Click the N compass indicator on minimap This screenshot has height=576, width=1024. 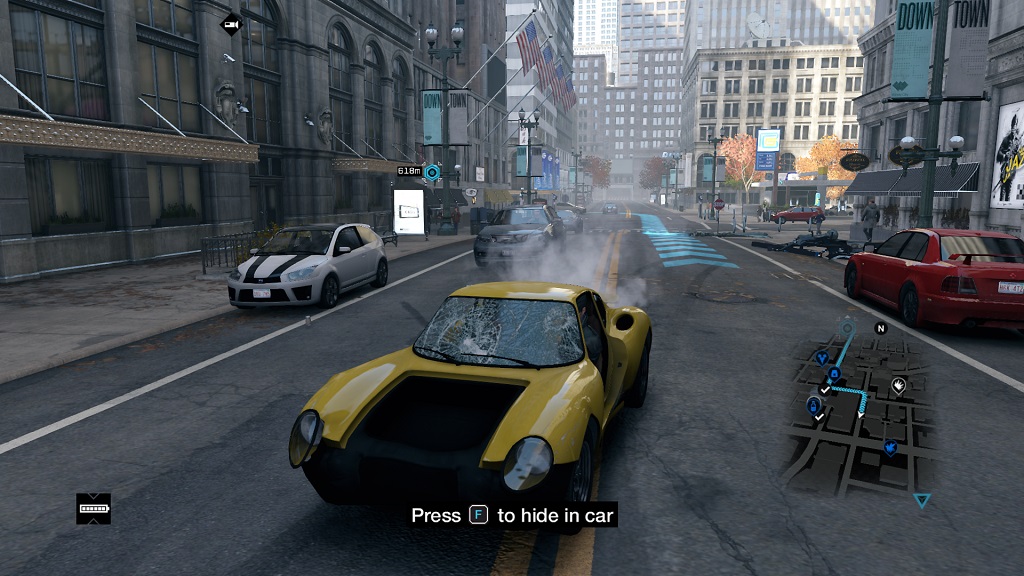(x=881, y=328)
